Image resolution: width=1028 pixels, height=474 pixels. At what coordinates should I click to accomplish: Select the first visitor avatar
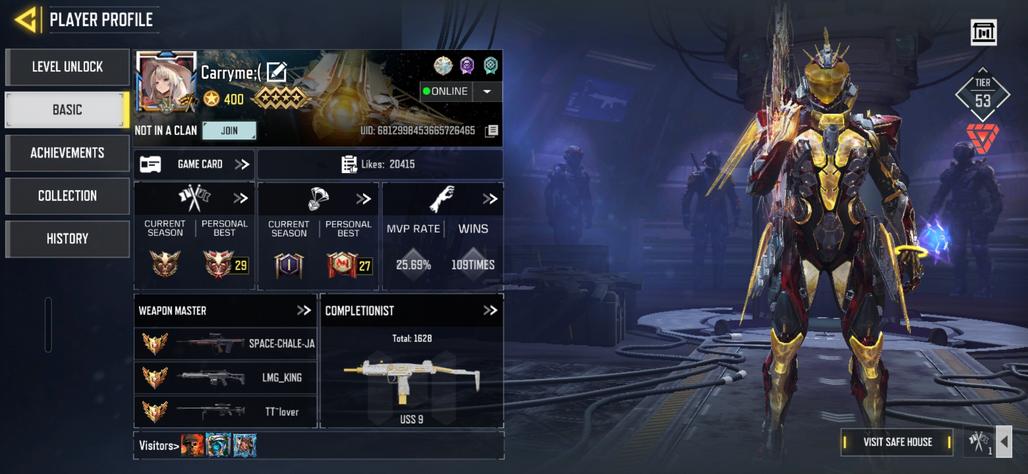tap(193, 445)
